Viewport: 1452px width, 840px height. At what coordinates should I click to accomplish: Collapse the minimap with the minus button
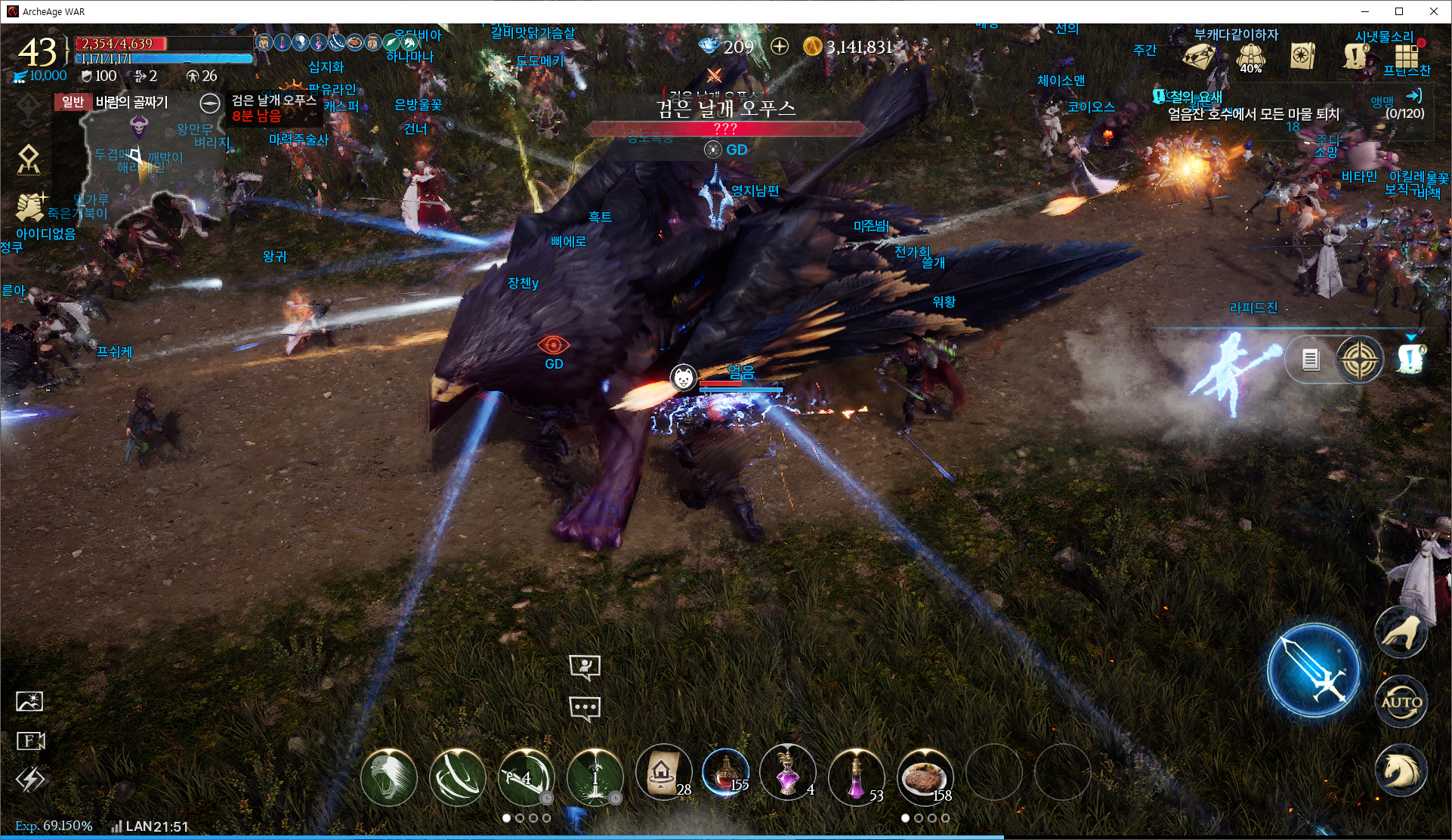coord(210,103)
